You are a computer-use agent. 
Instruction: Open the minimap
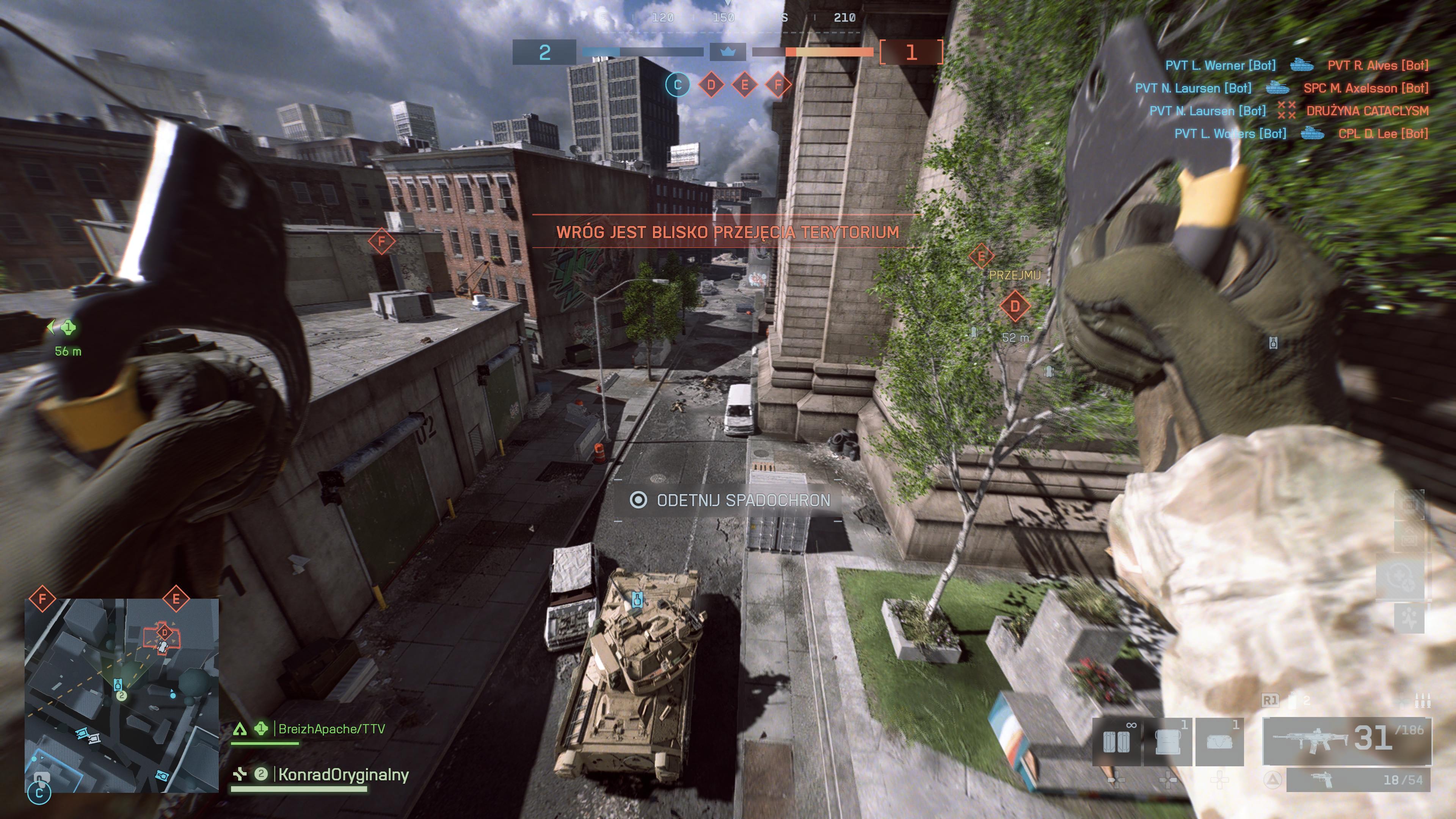point(121,695)
